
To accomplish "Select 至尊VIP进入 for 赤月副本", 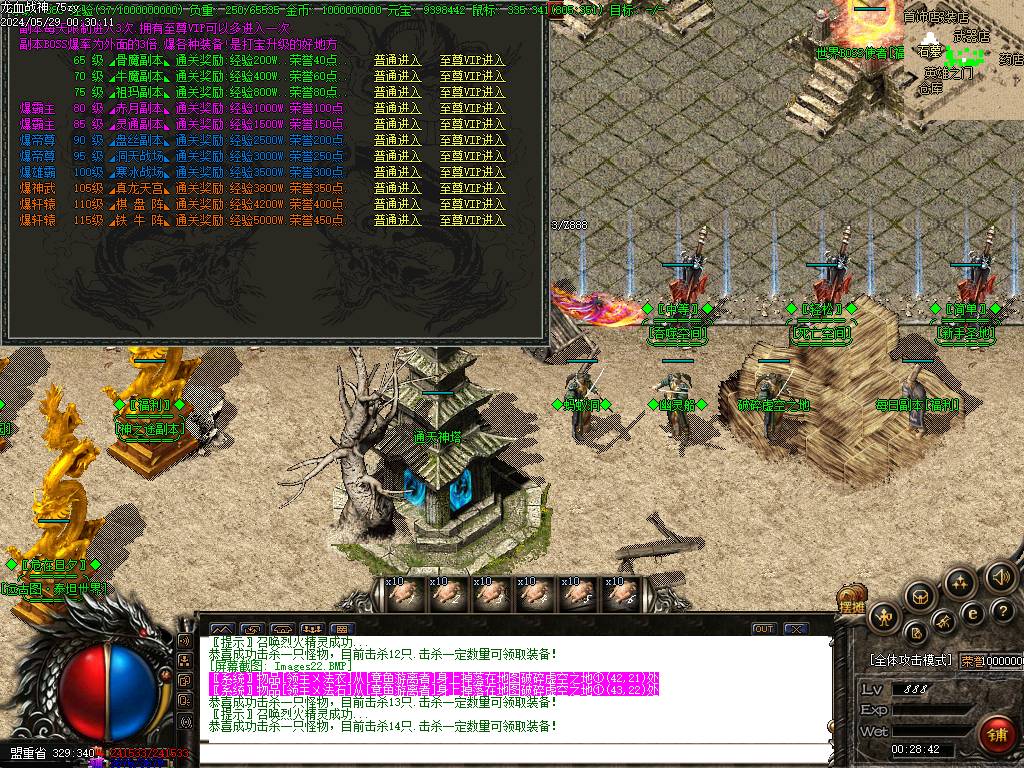I will point(472,108).
